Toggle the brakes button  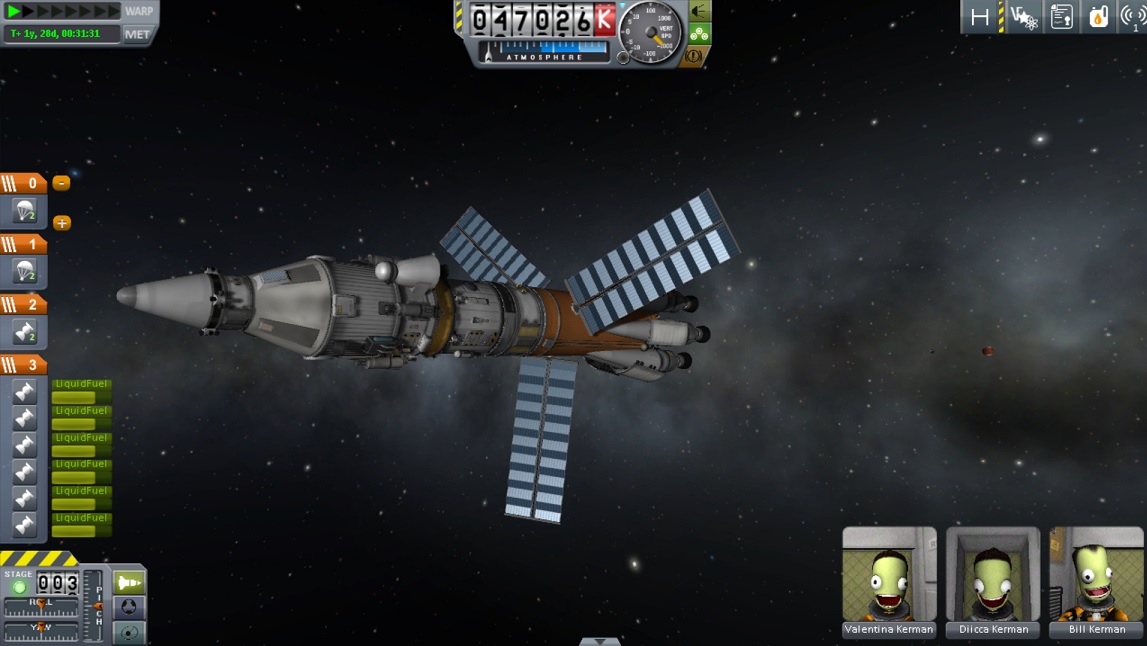692,56
